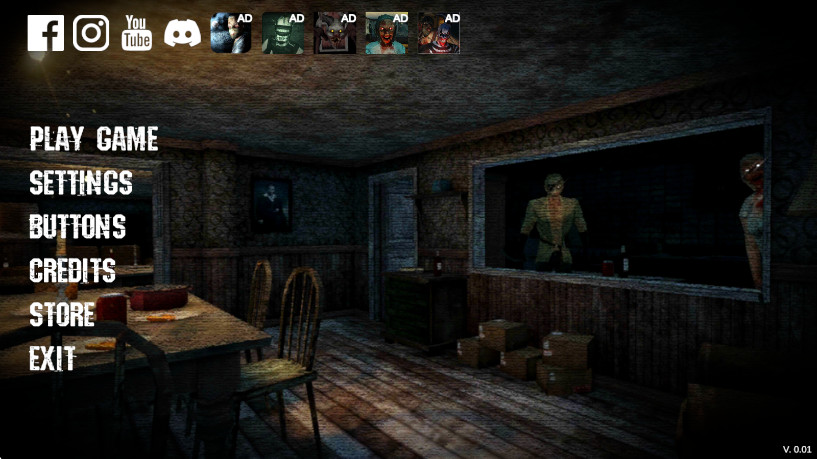Image resolution: width=817 pixels, height=459 pixels.
Task: Click the ad with the bloody granny face
Action: click(387, 33)
